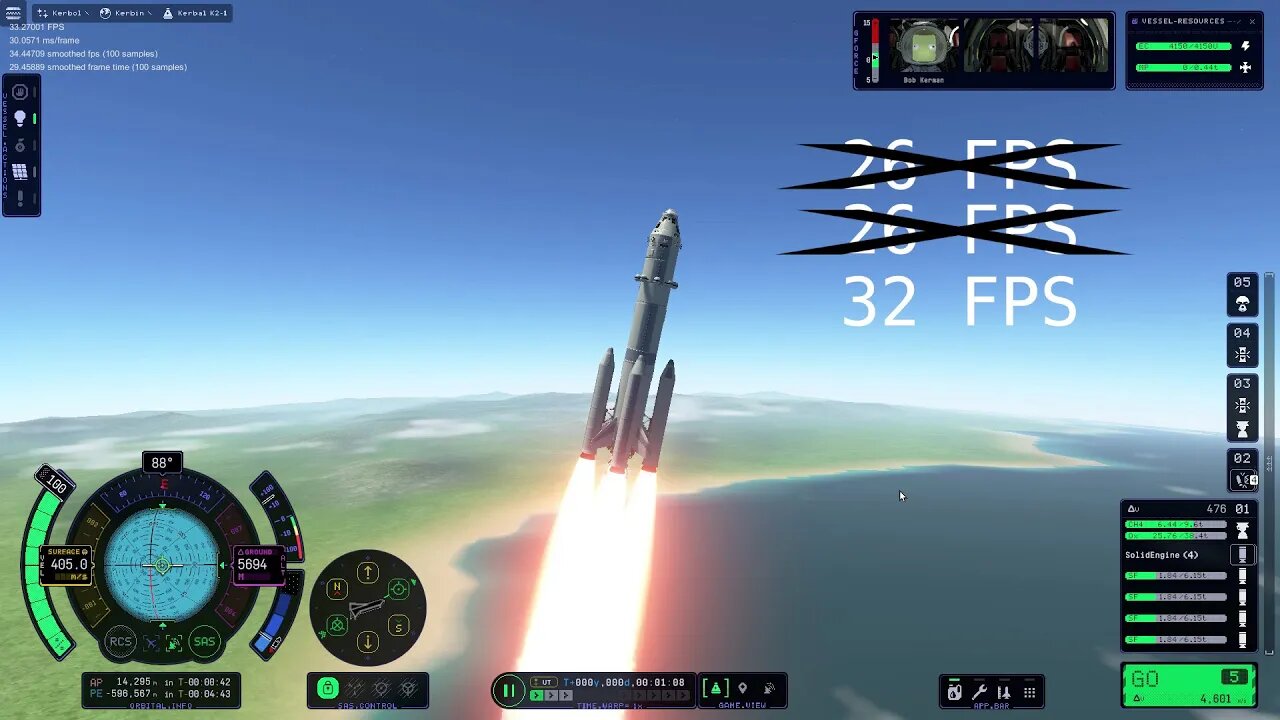
Task: Toggle the brakes on the Vessel Actions sidebar
Action: (x=19, y=93)
